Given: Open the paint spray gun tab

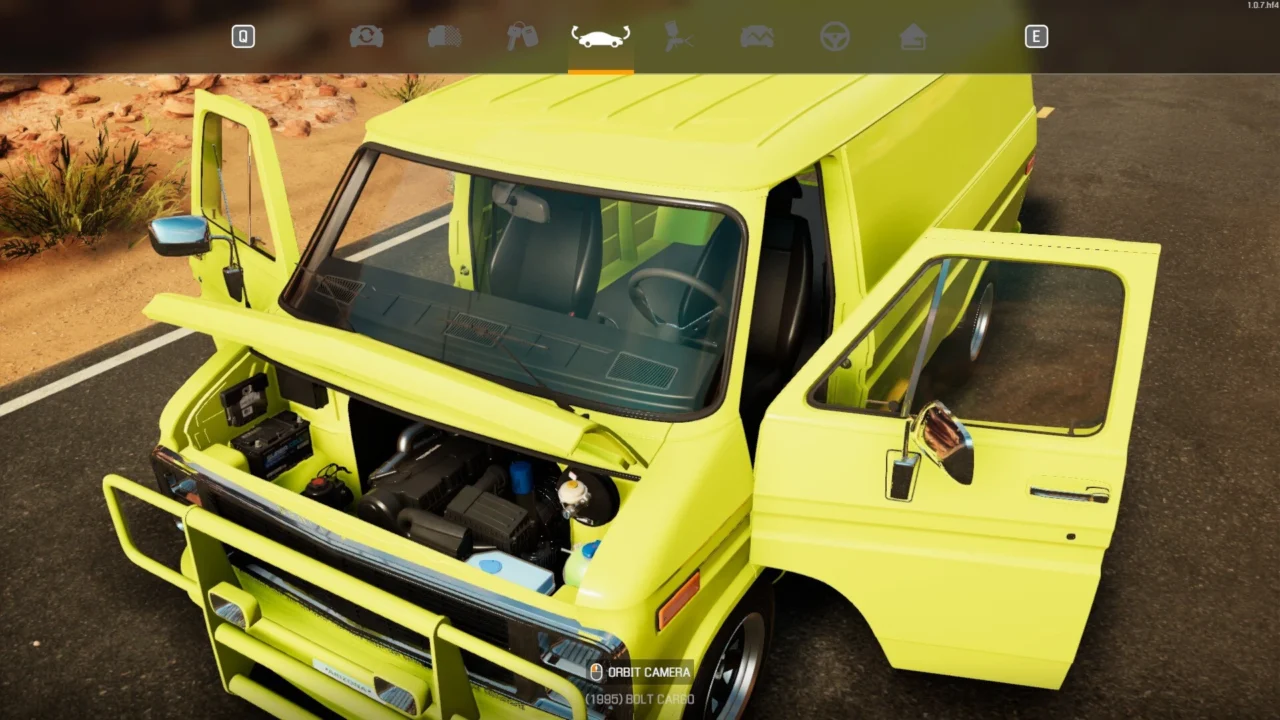Looking at the screenshot, I should coord(679,37).
